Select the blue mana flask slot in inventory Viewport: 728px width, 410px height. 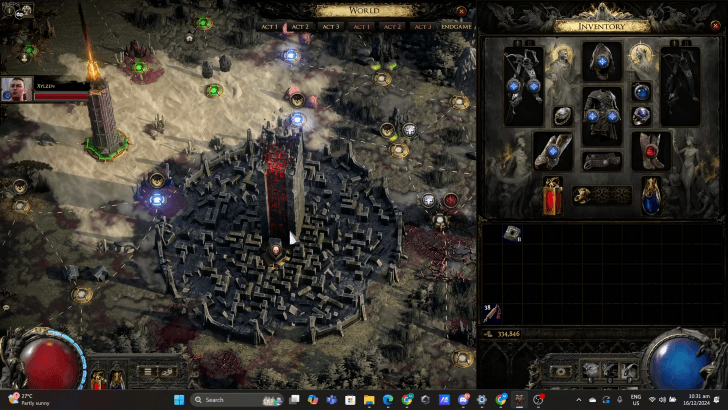(651, 194)
